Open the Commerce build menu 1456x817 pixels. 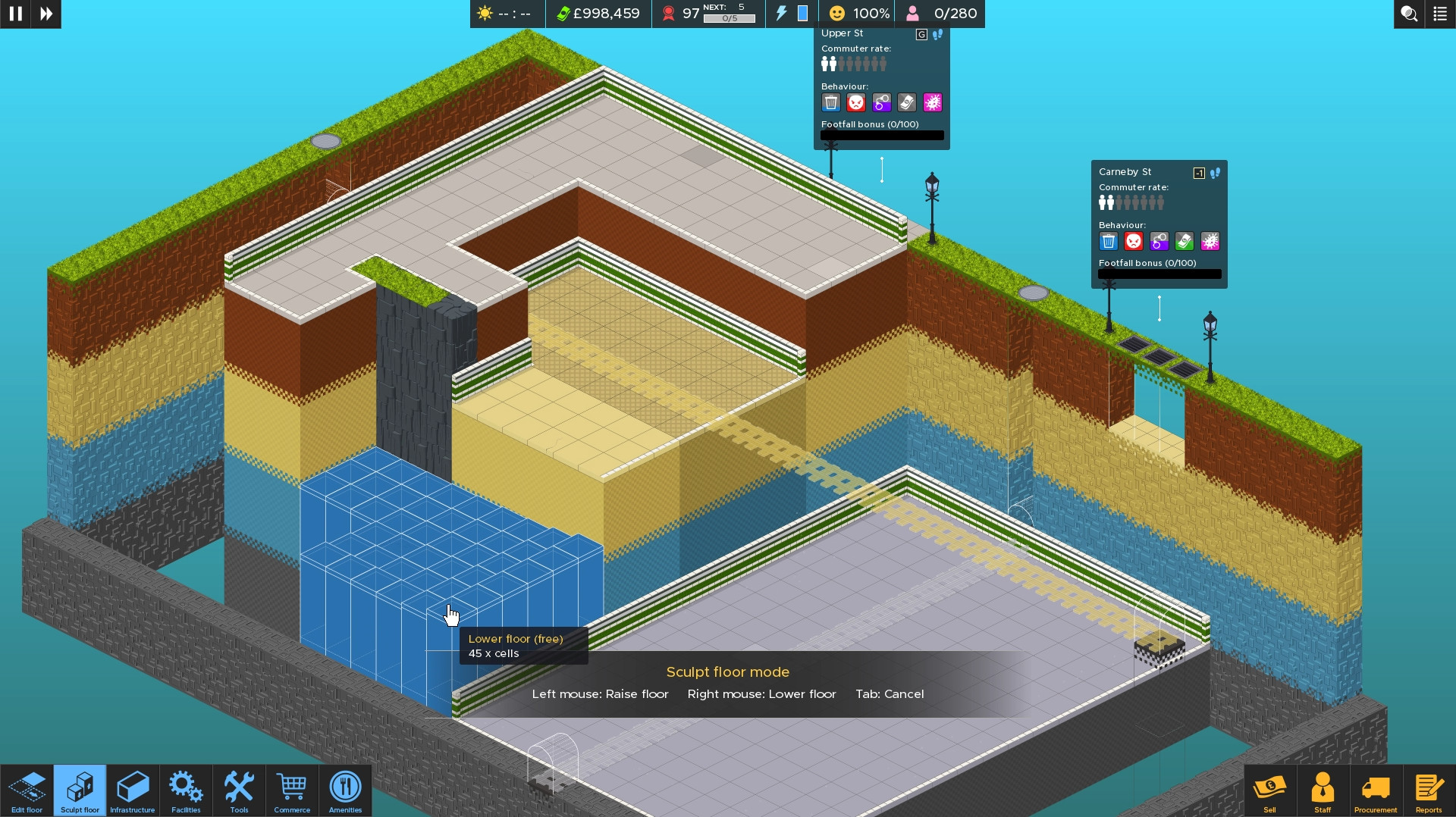[x=292, y=790]
